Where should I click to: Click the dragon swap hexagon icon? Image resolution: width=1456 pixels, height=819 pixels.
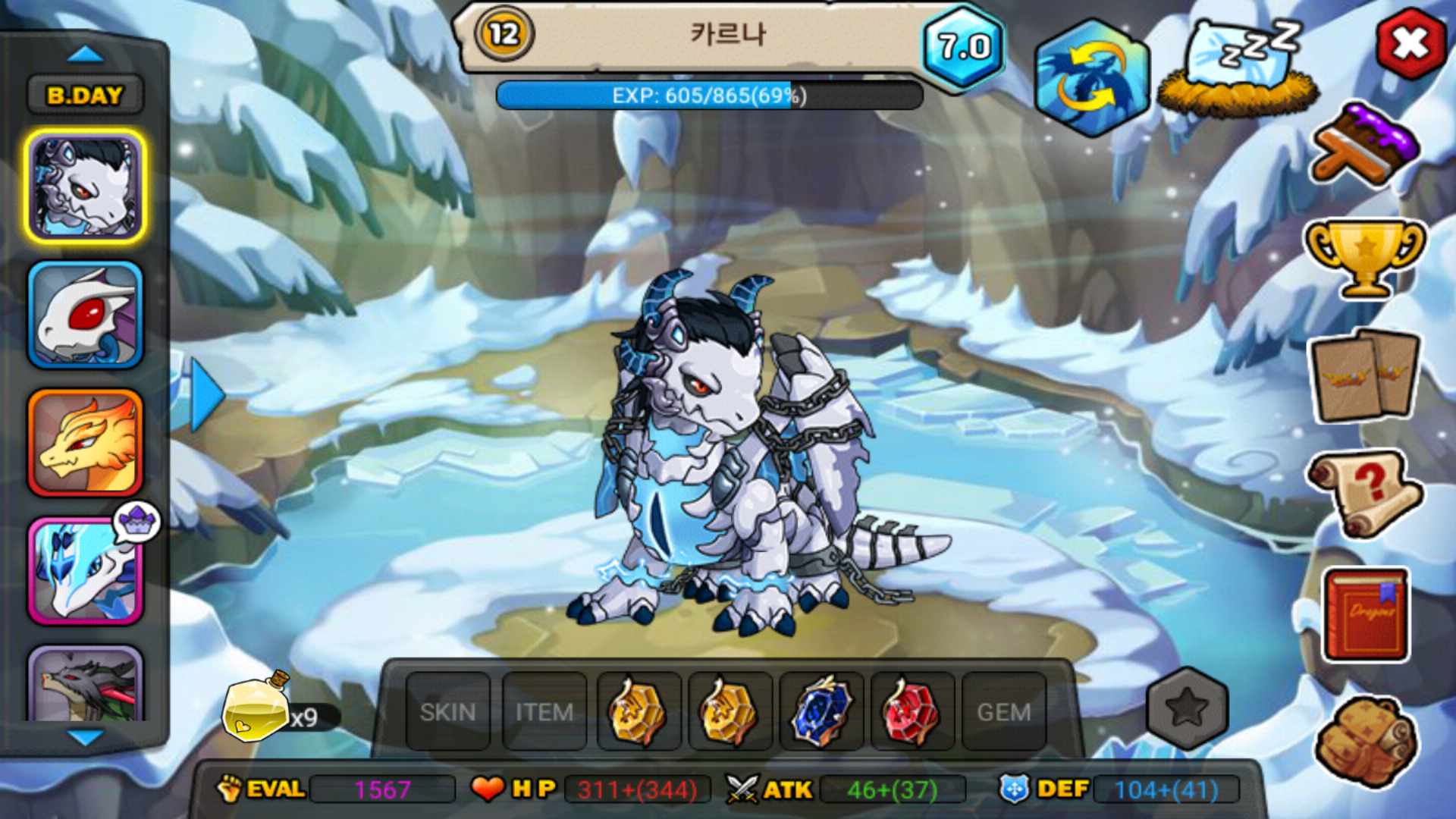[1092, 77]
